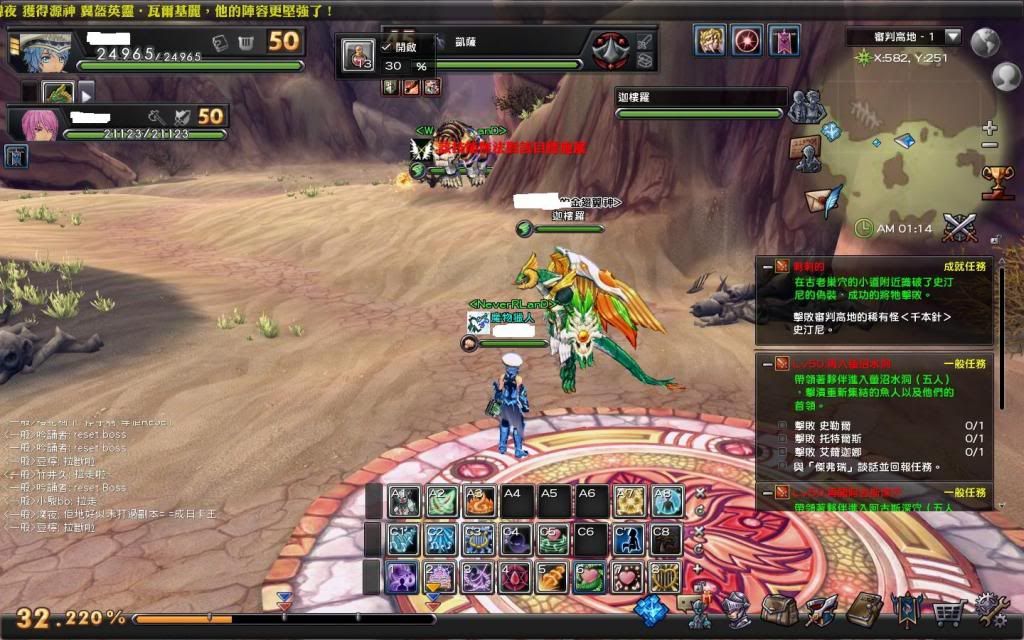This screenshot has width=1024, height=640.
Task: Toggle the 開啟 checkbox
Action: pyautogui.click(x=386, y=47)
